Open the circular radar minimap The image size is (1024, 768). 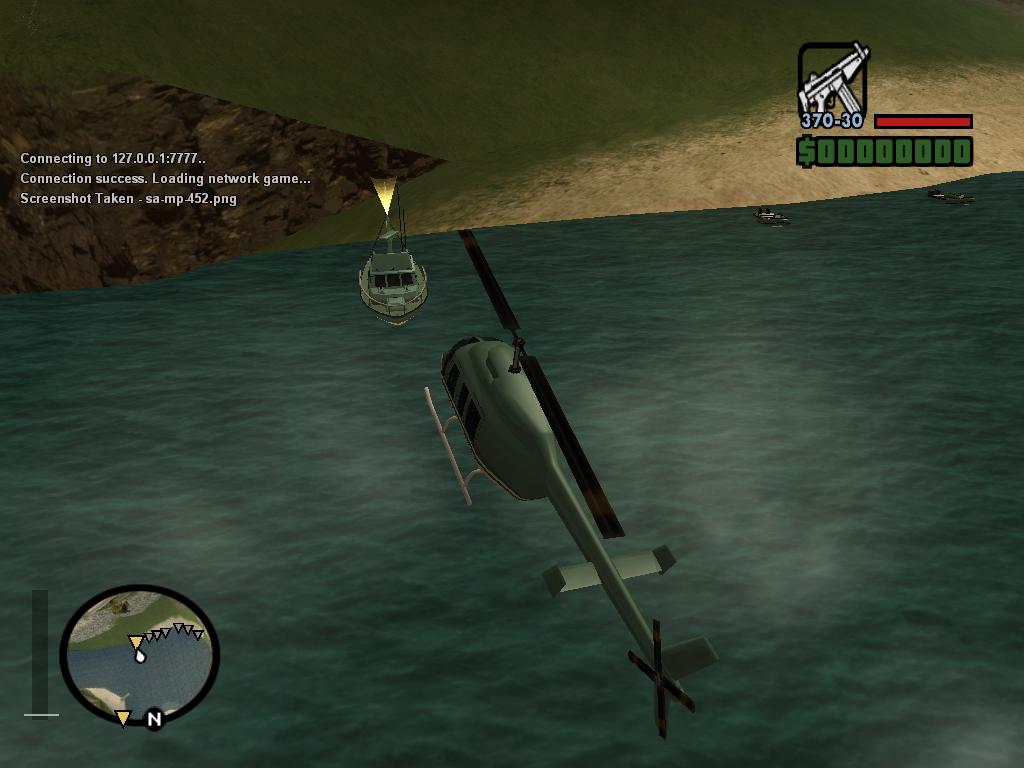pos(139,655)
